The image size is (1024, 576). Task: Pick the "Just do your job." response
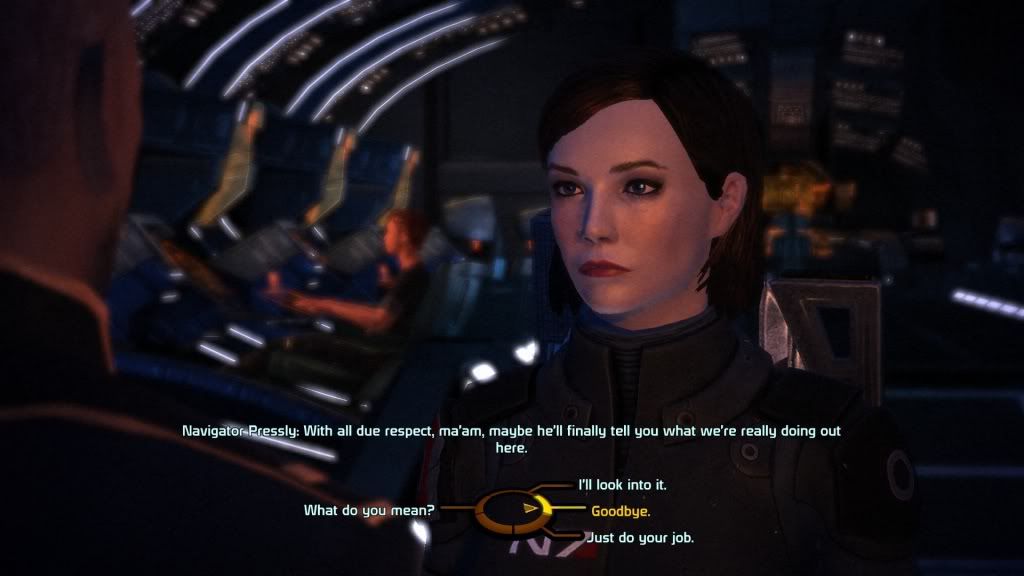pyautogui.click(x=637, y=538)
